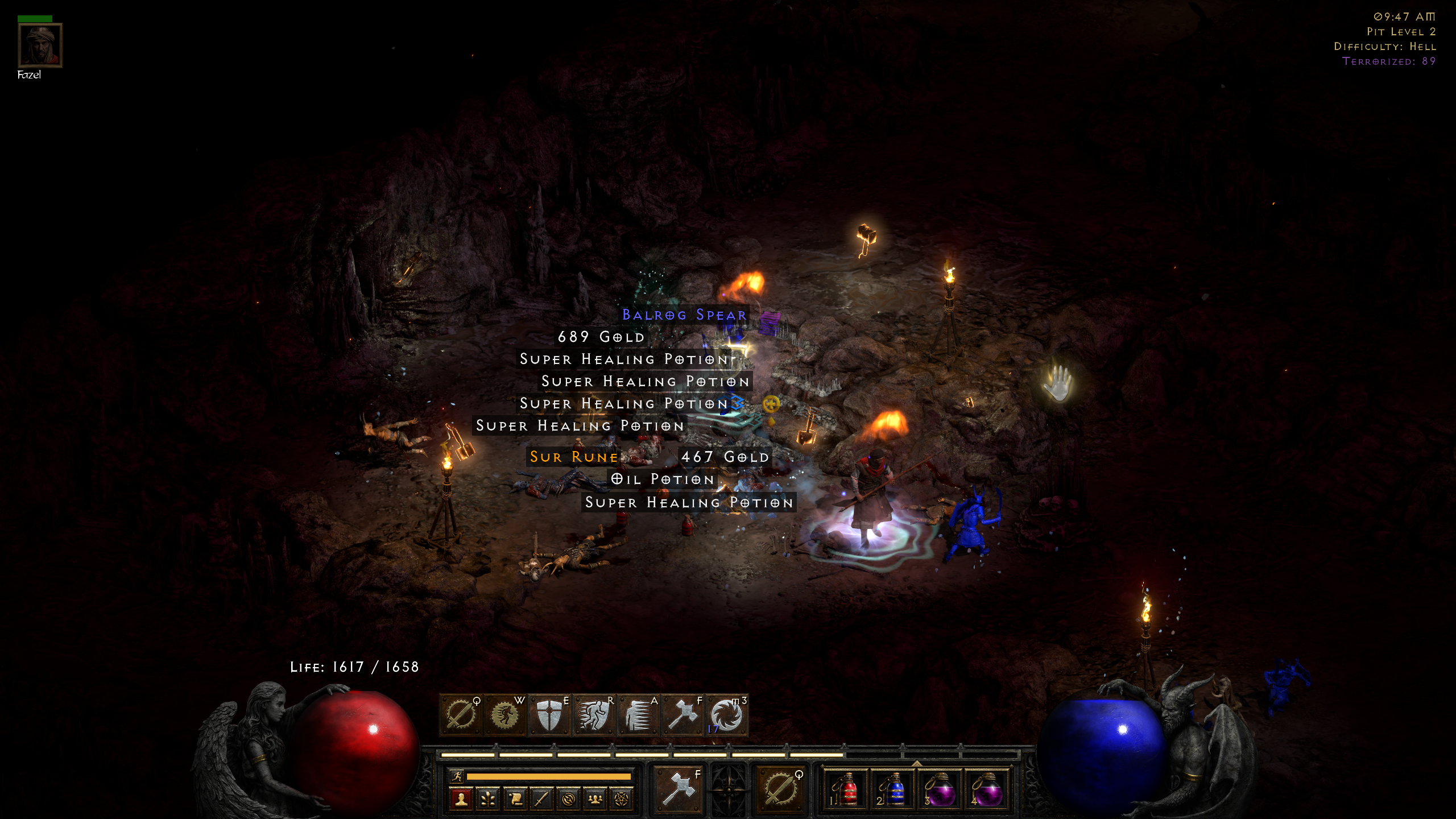Open the quest log scroll button
The width and height of the screenshot is (1456, 819).
tap(515, 800)
